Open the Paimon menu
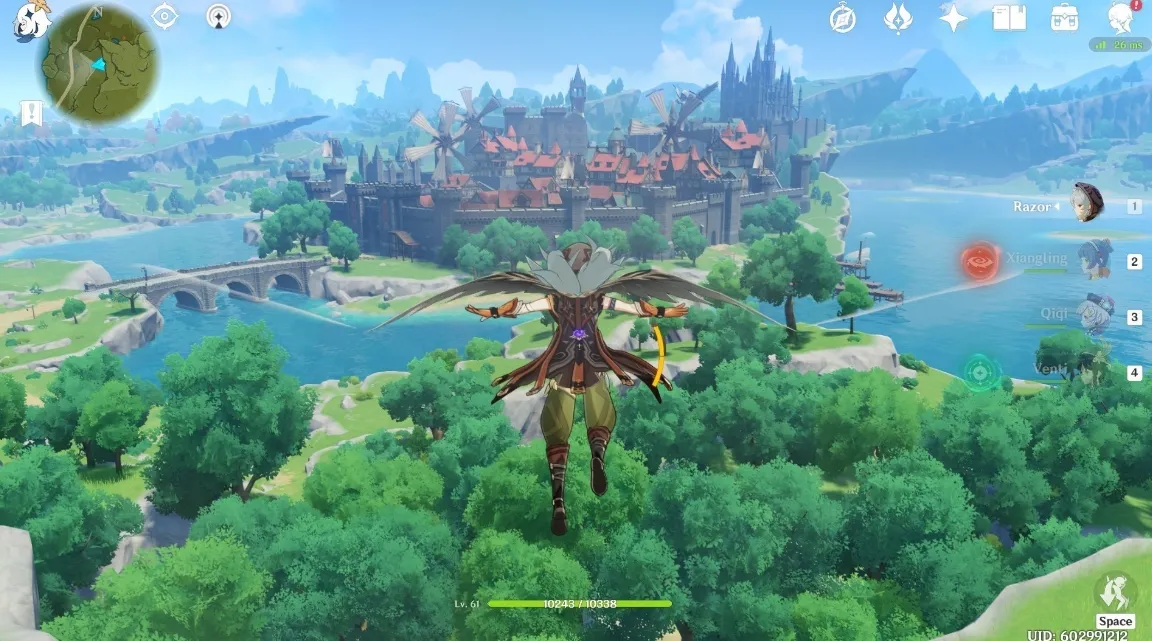The image size is (1152, 641). point(30,19)
